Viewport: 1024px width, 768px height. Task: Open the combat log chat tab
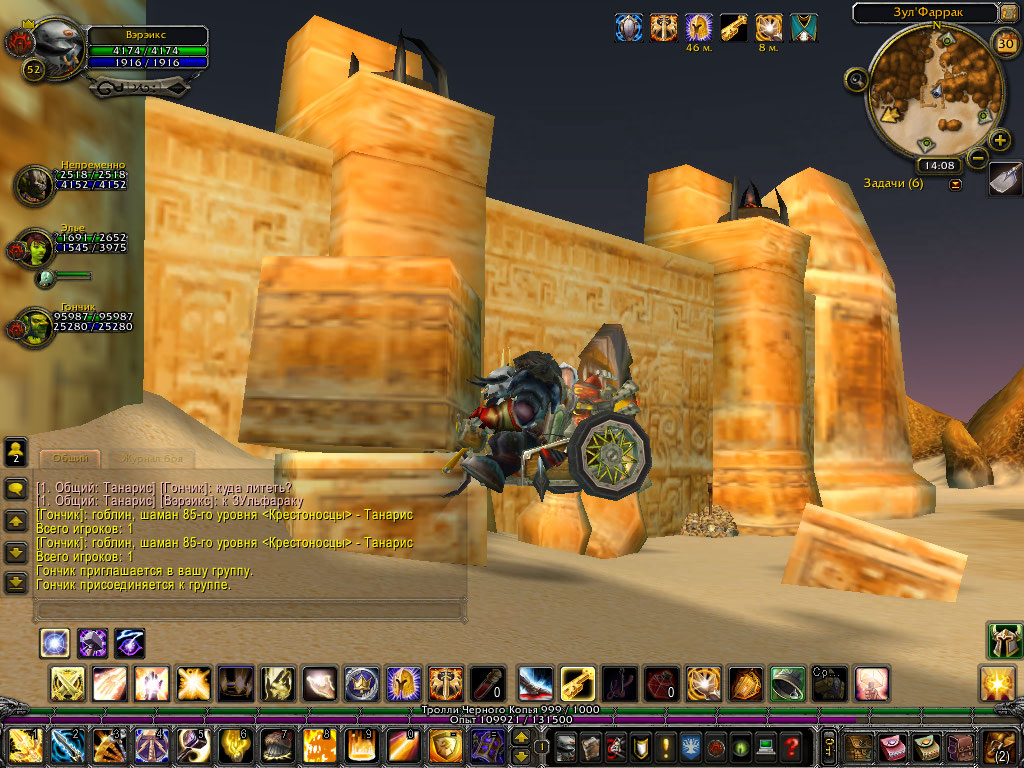[148, 458]
